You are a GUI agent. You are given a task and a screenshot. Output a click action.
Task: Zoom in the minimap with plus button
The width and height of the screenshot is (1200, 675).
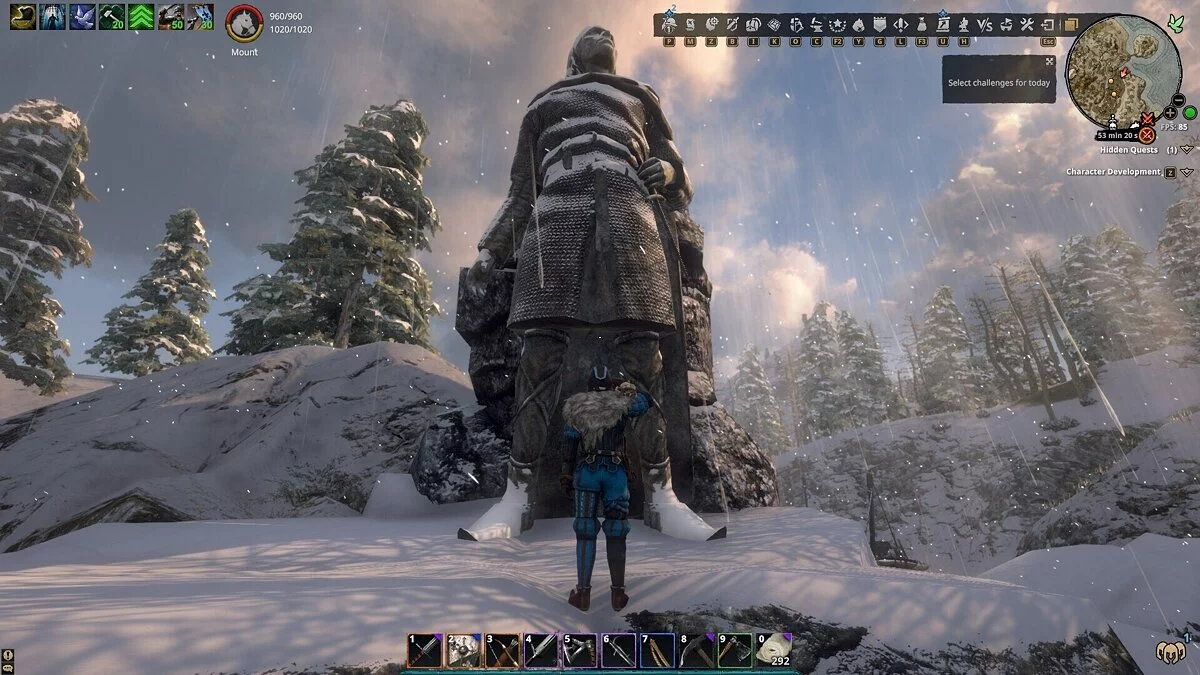tap(1170, 113)
